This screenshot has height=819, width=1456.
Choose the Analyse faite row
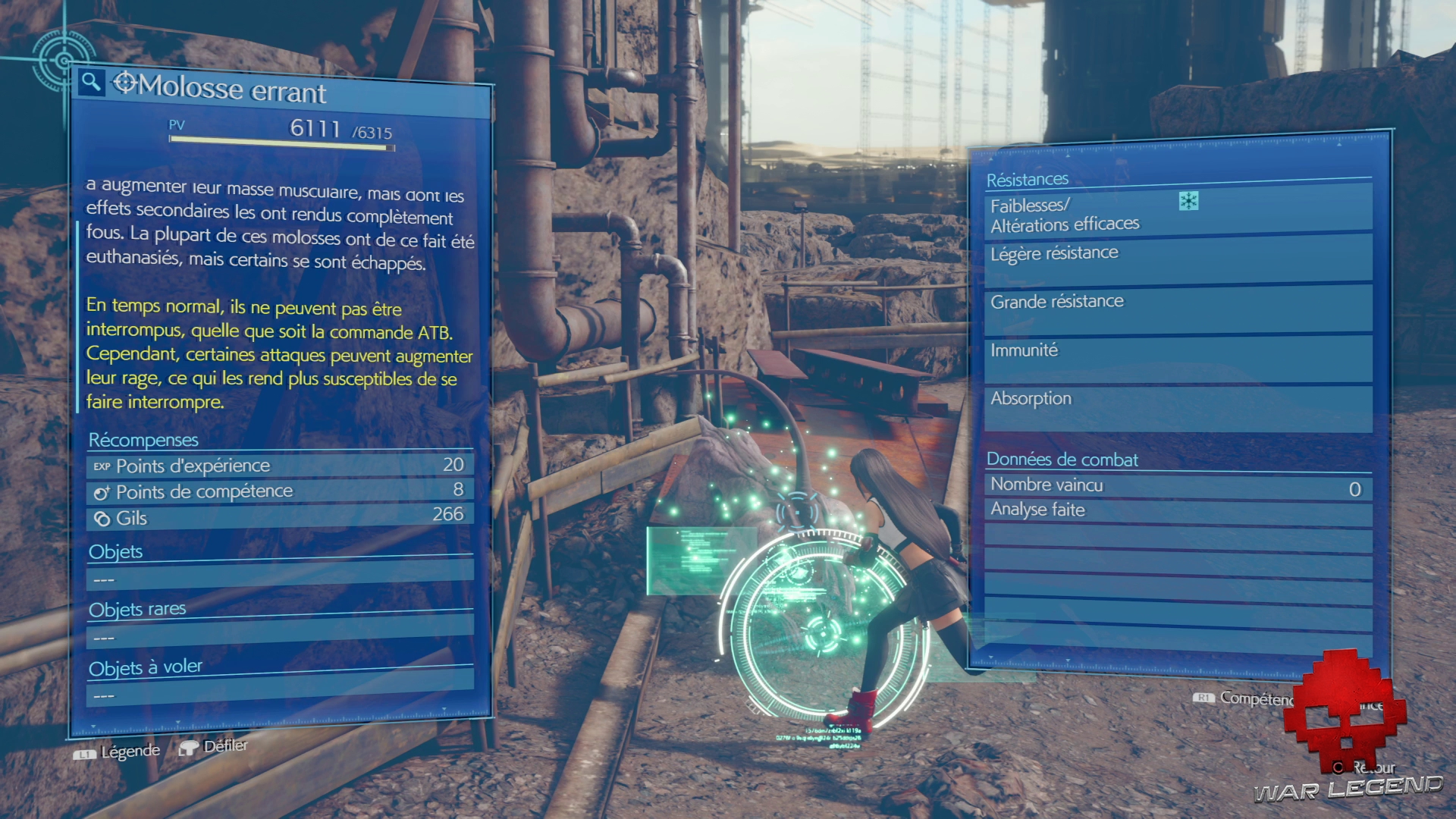(1177, 511)
